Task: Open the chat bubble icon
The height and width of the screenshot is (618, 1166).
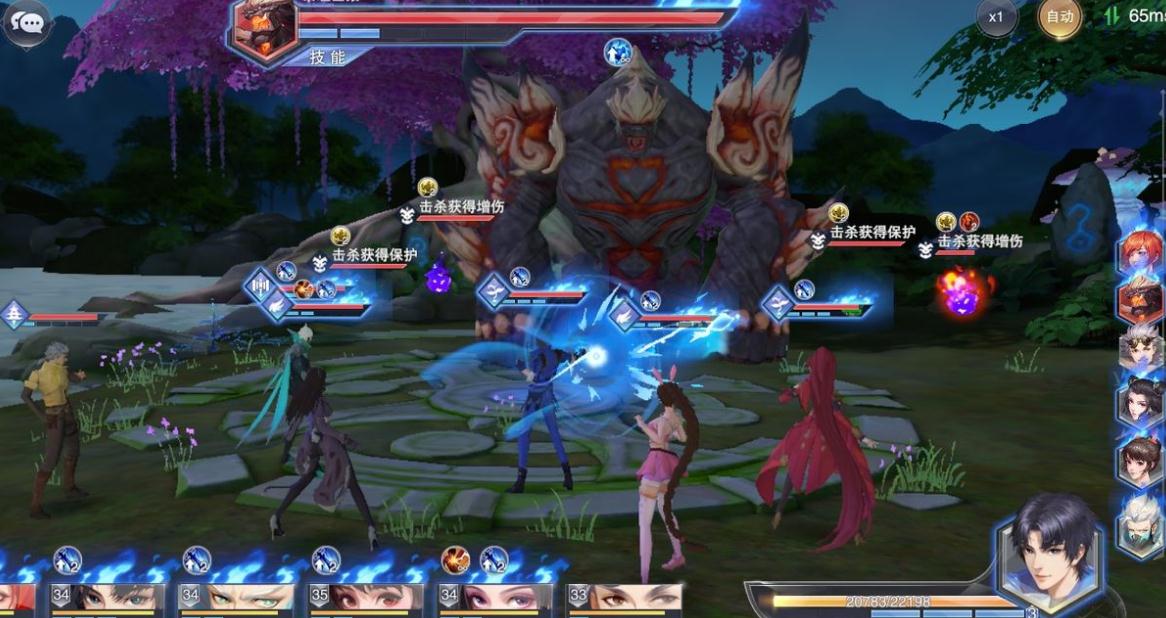Action: 27,22
